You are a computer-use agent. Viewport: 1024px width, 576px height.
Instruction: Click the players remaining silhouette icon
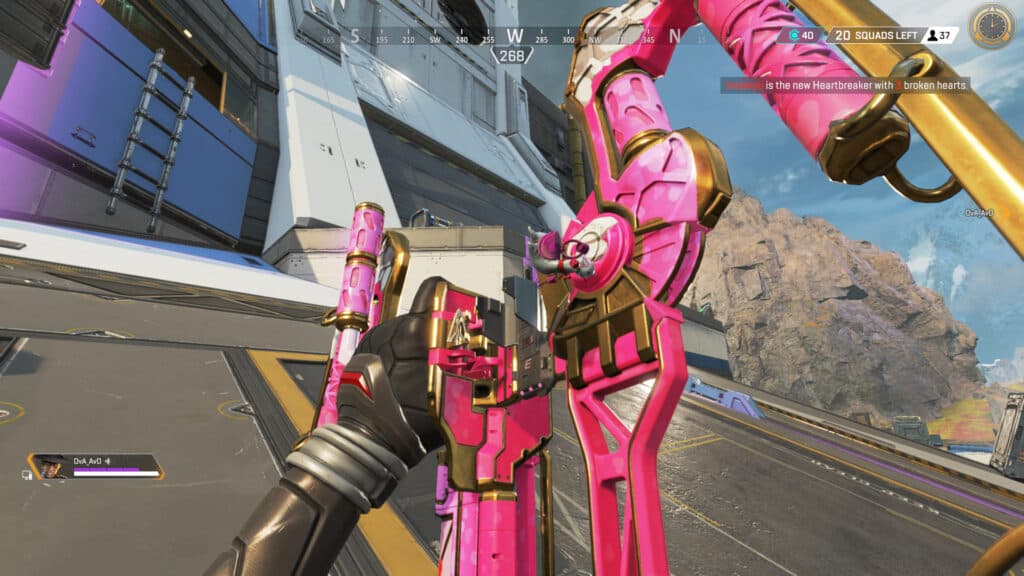pos(931,36)
